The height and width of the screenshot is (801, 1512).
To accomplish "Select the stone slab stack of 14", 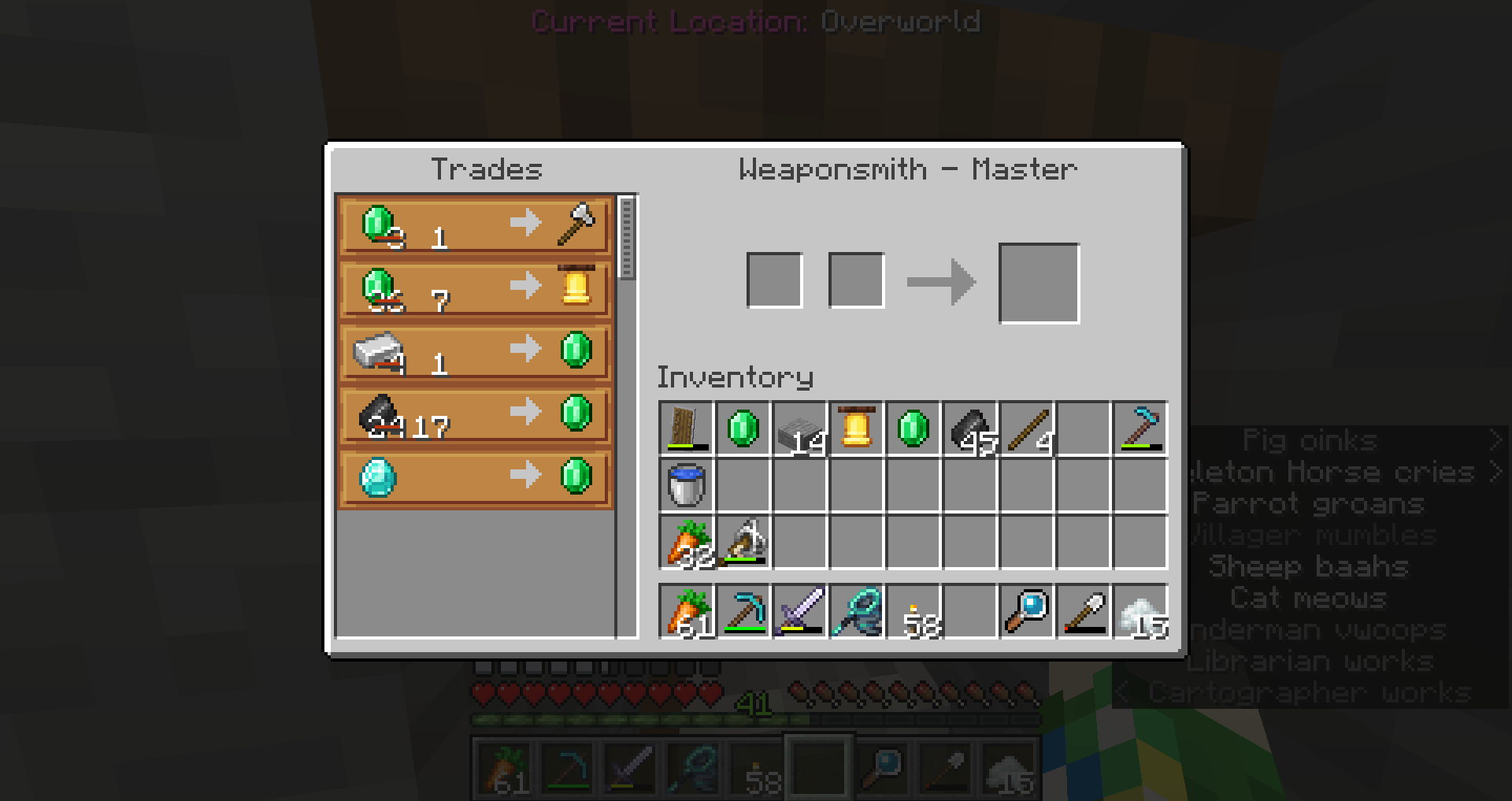I will (x=800, y=429).
